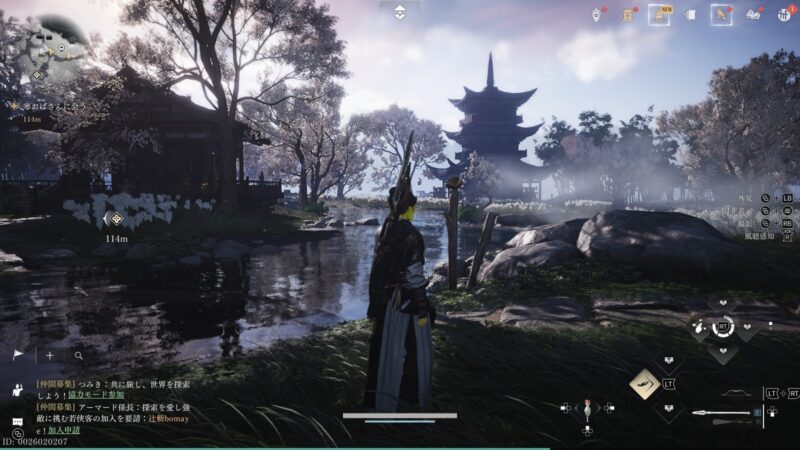800x450 pixels.
Task: Click the quest waypoint marker showing 114m
Action: (x=116, y=218)
